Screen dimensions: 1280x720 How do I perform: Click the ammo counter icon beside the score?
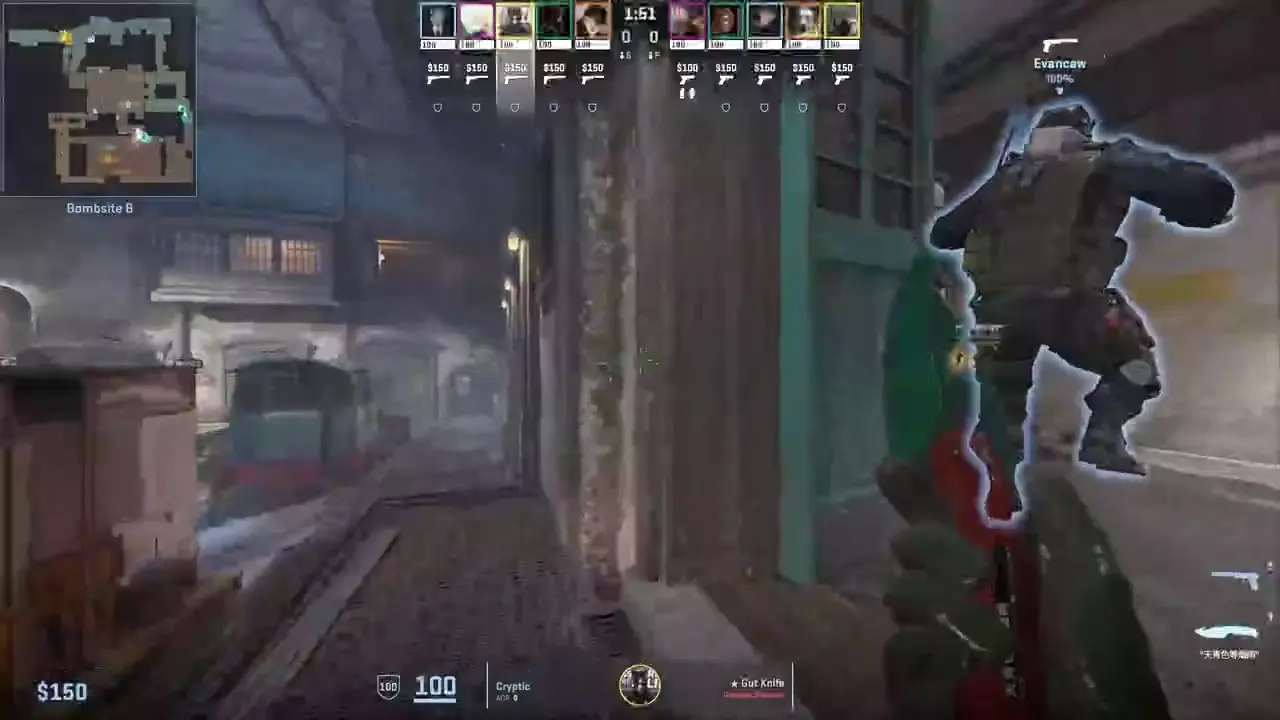626,53
